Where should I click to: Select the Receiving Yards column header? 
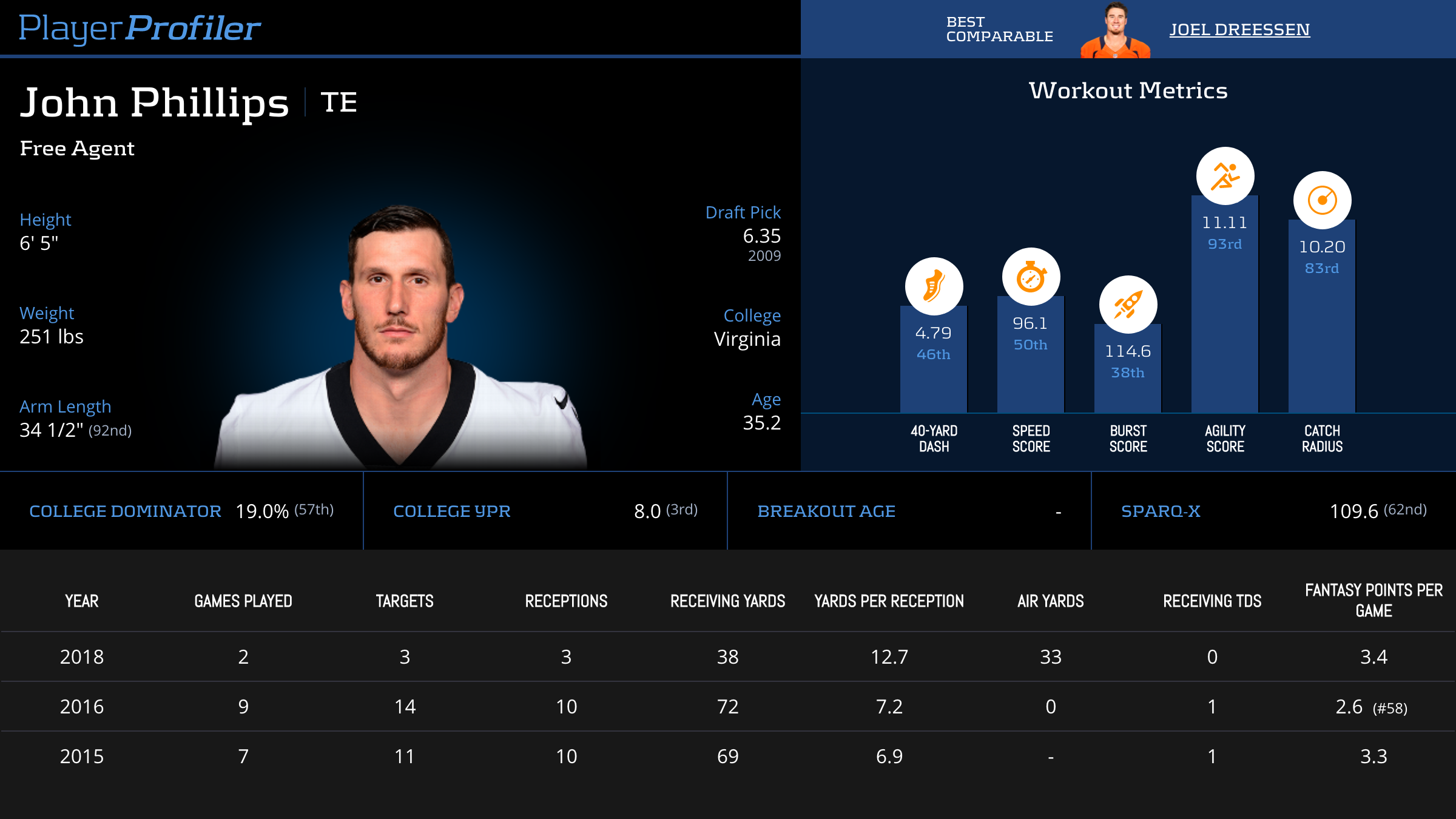pyautogui.click(x=727, y=601)
